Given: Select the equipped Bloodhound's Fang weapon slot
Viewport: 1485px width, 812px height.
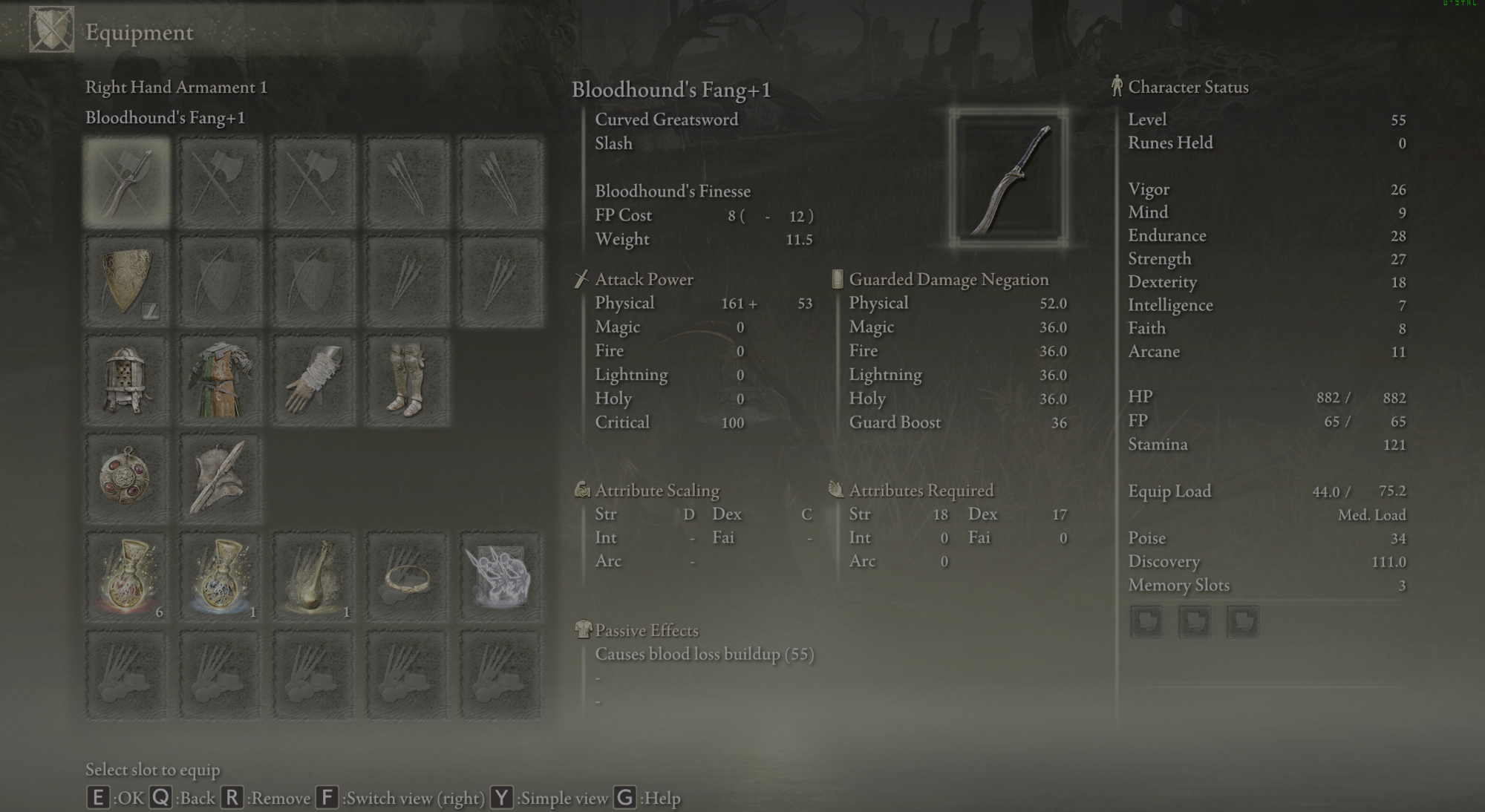Looking at the screenshot, I should (x=127, y=182).
